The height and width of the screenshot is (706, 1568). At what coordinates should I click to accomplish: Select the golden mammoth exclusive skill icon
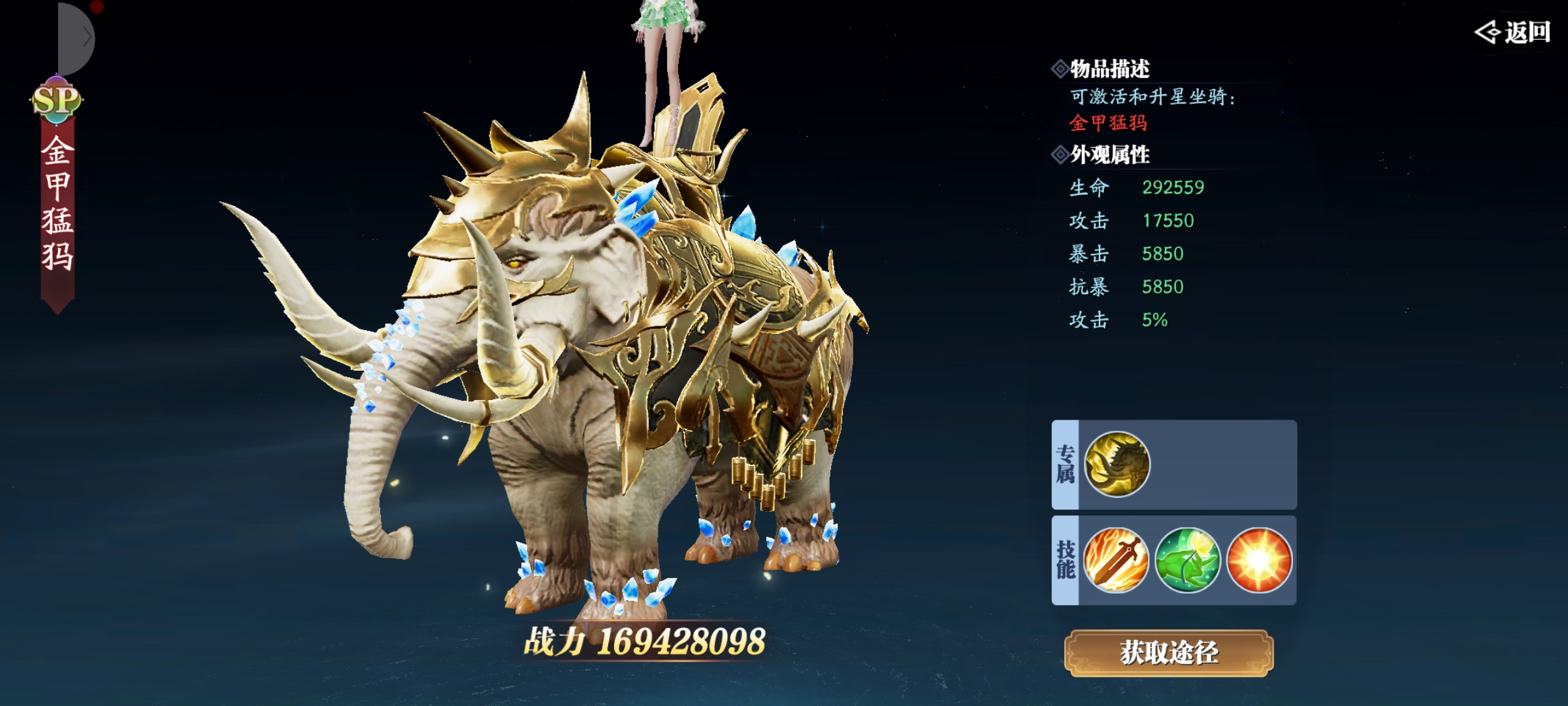(1117, 465)
